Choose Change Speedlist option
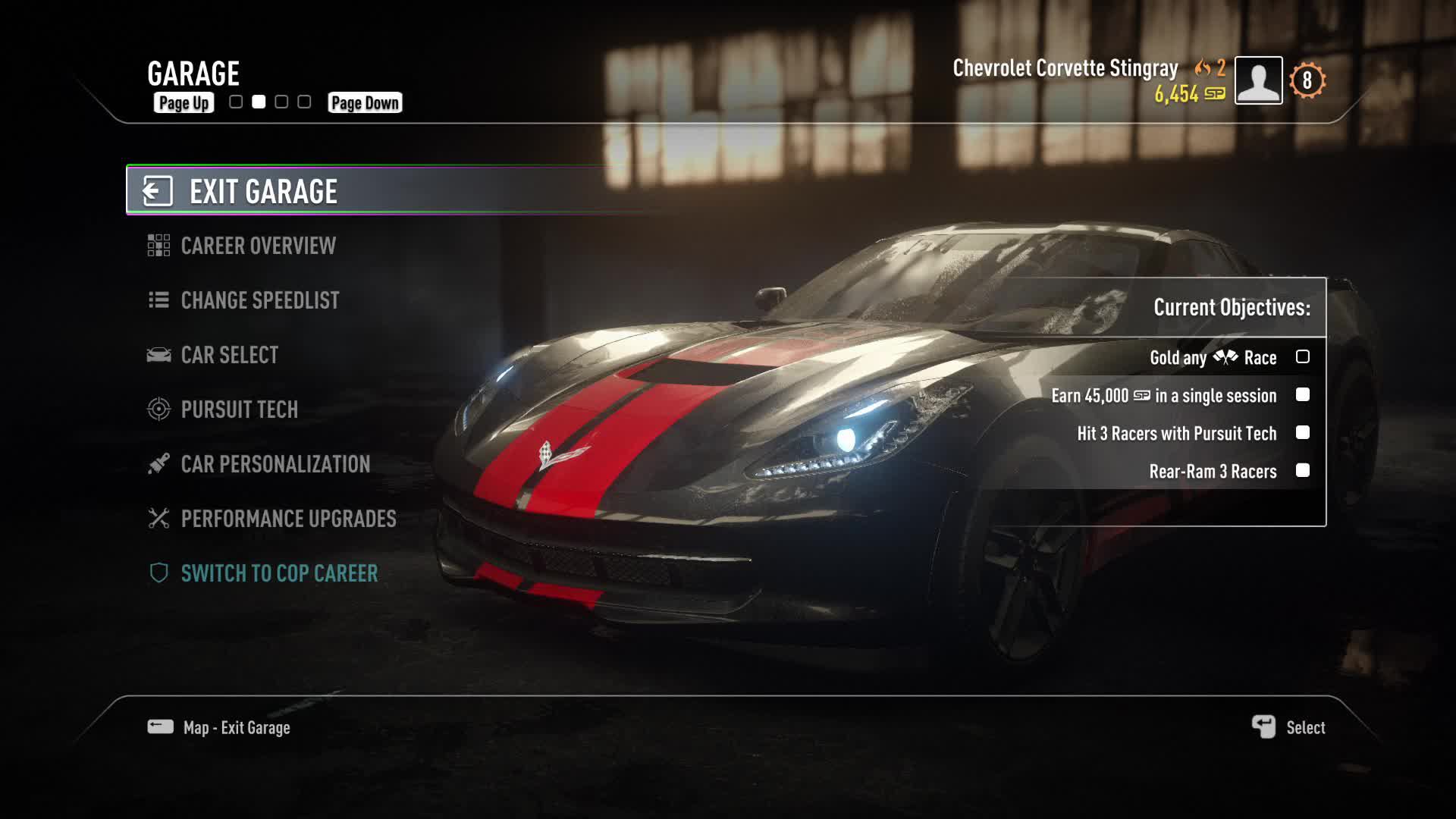 tap(259, 300)
